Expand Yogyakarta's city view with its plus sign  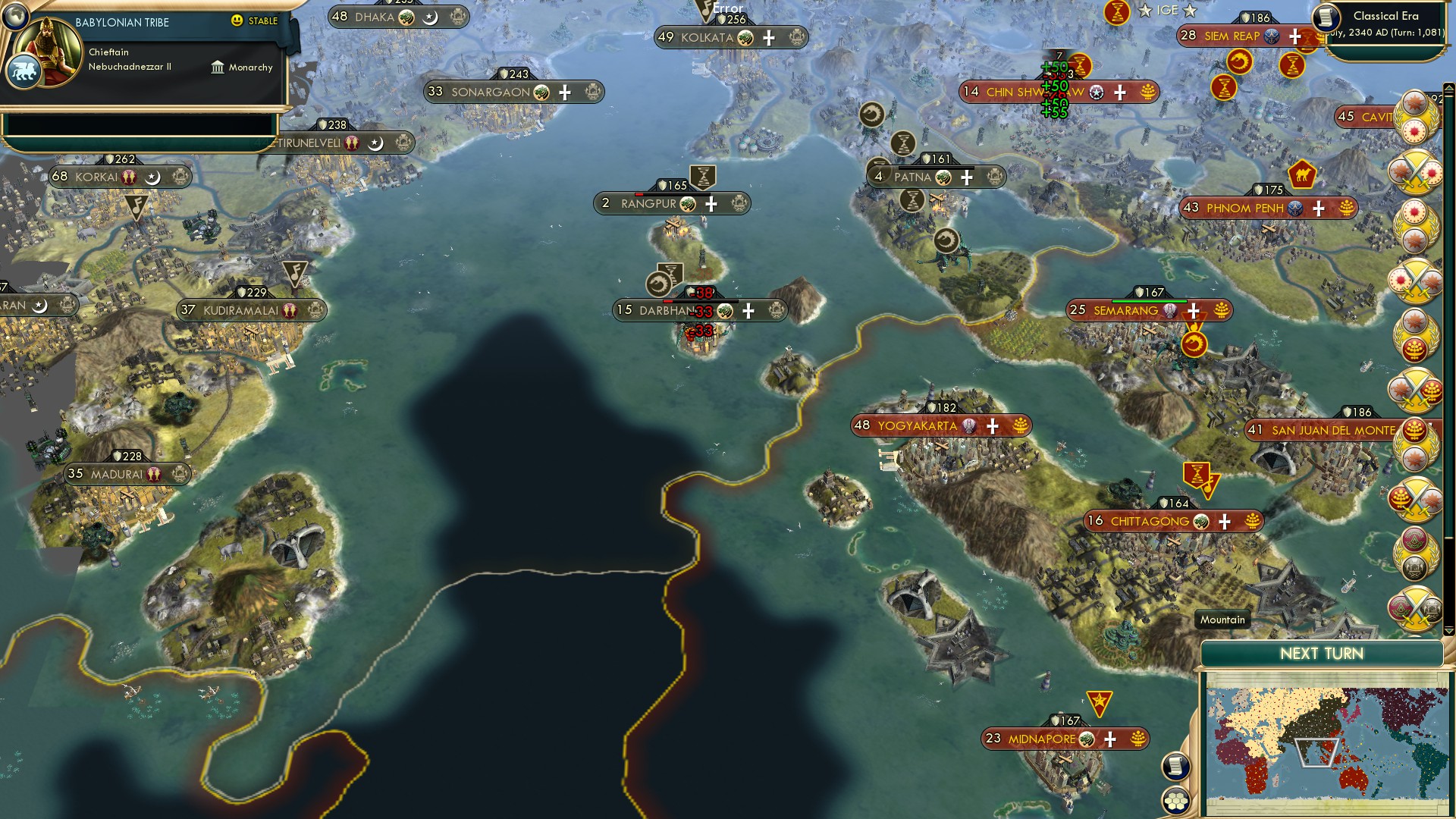(991, 426)
